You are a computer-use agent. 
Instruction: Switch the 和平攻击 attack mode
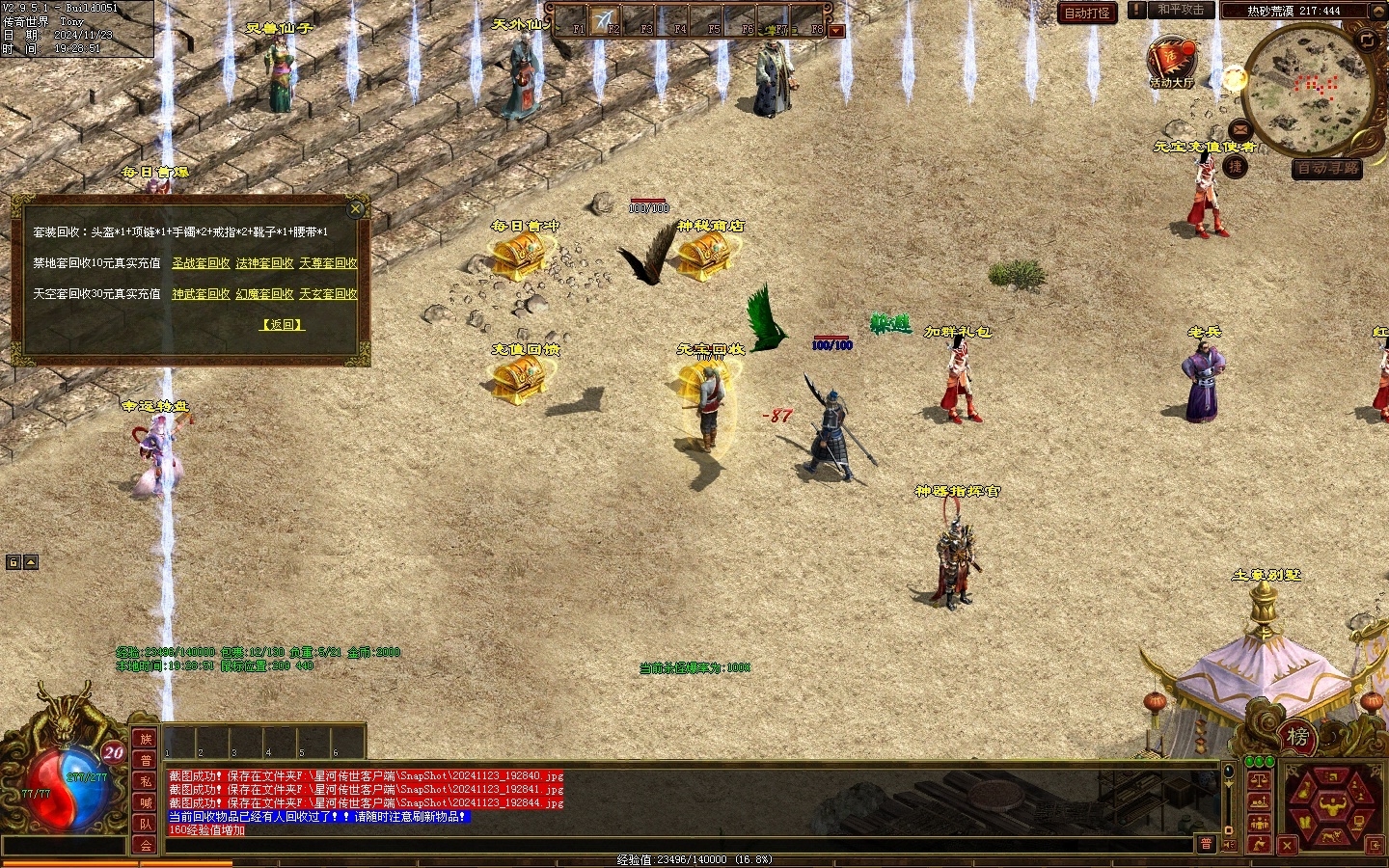tap(1180, 11)
